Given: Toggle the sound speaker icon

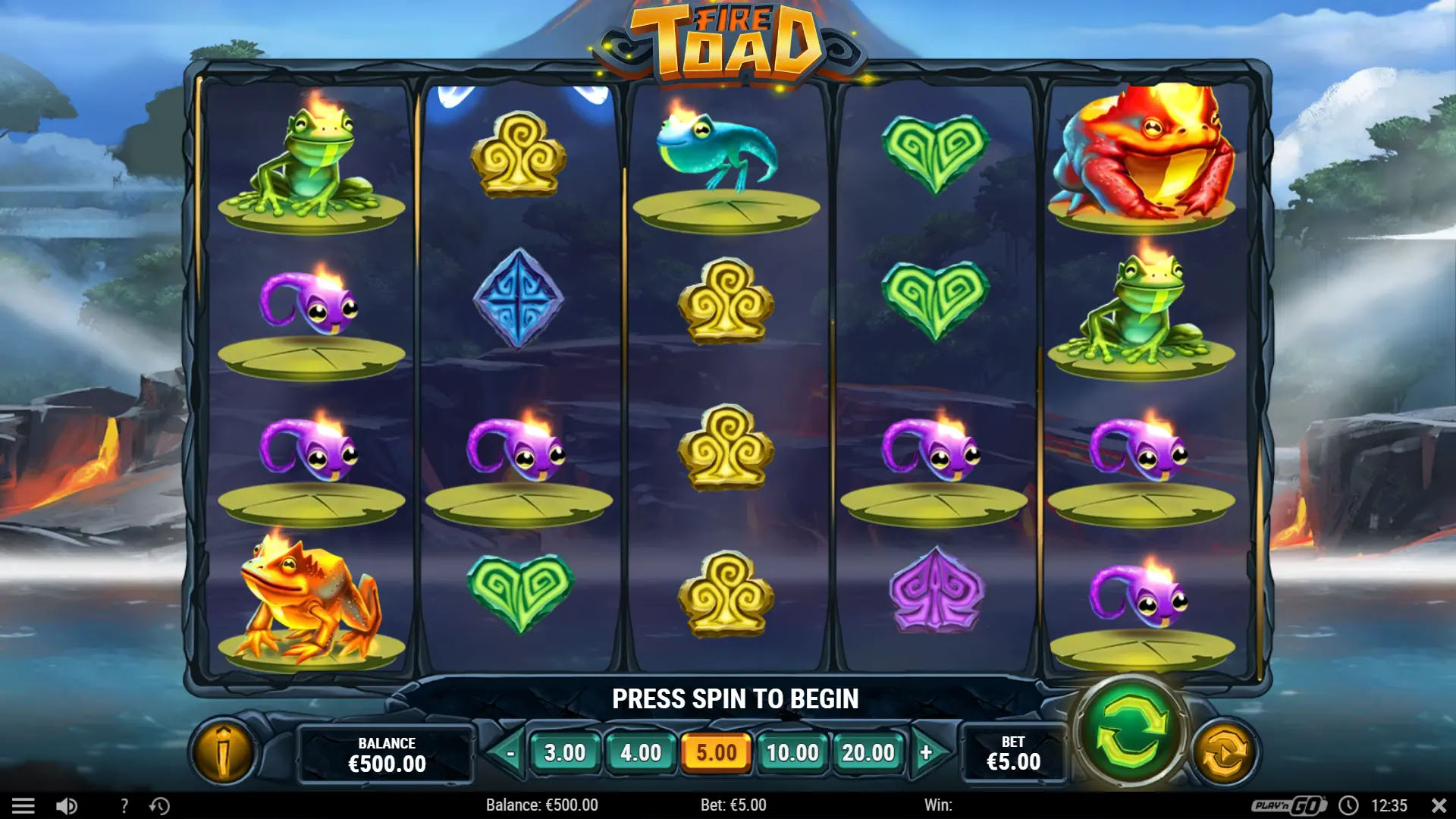Looking at the screenshot, I should point(67,805).
